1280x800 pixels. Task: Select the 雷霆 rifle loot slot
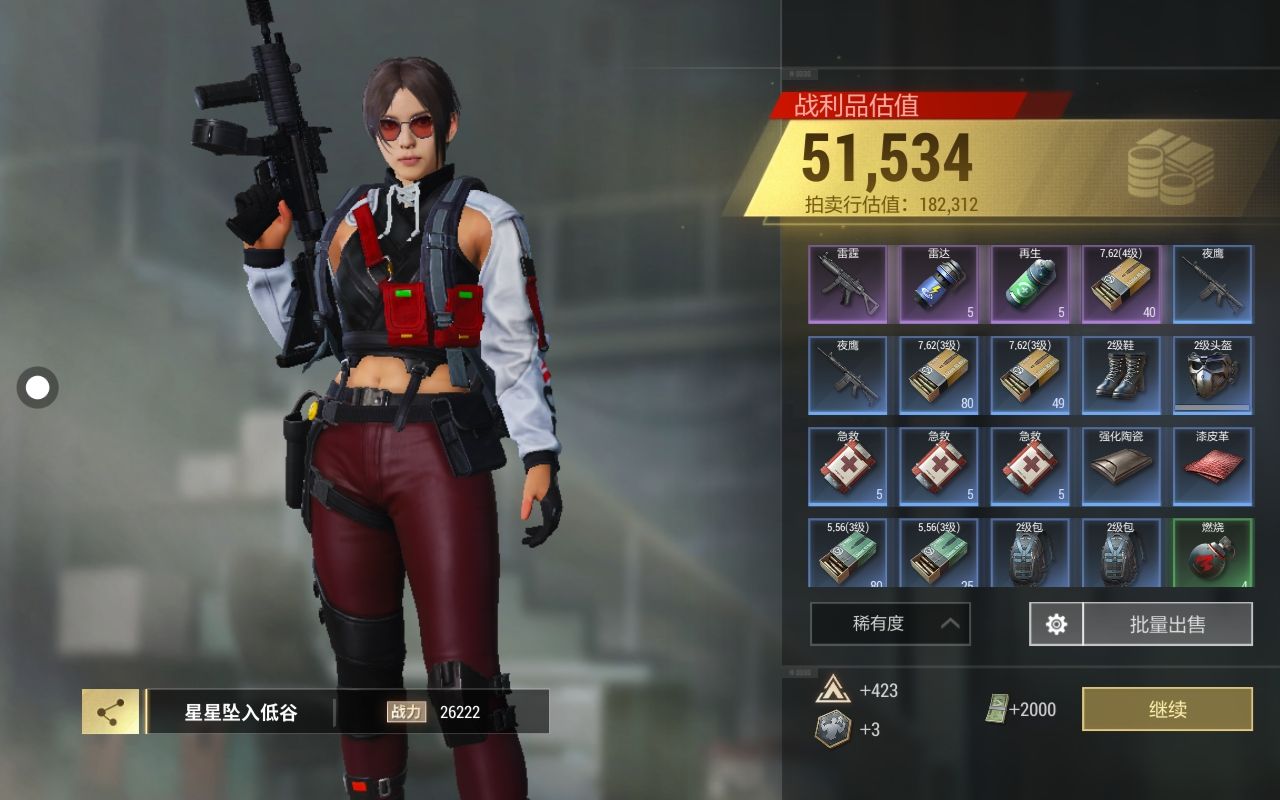coord(847,284)
